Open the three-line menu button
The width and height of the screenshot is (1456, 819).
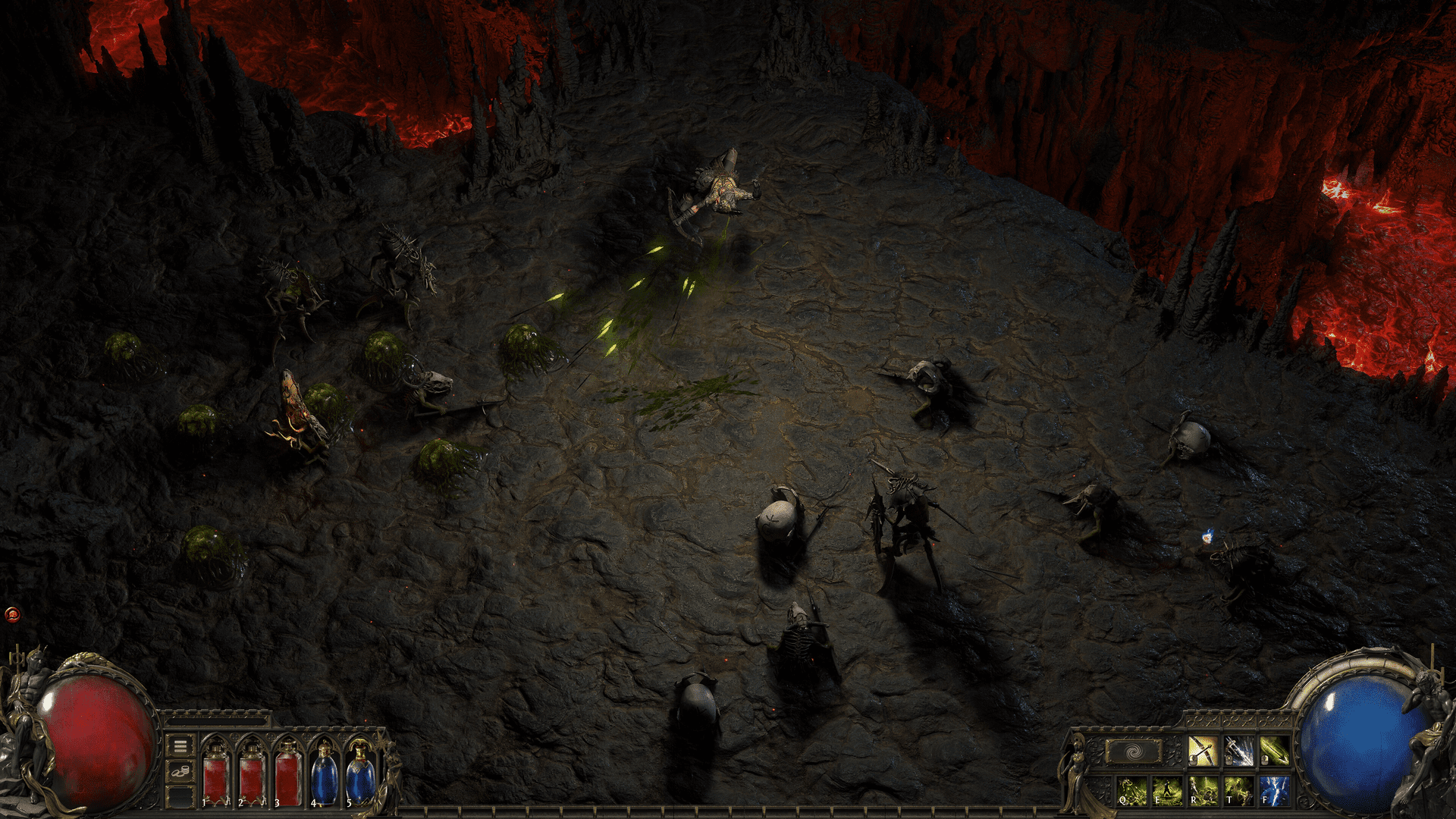[x=180, y=746]
